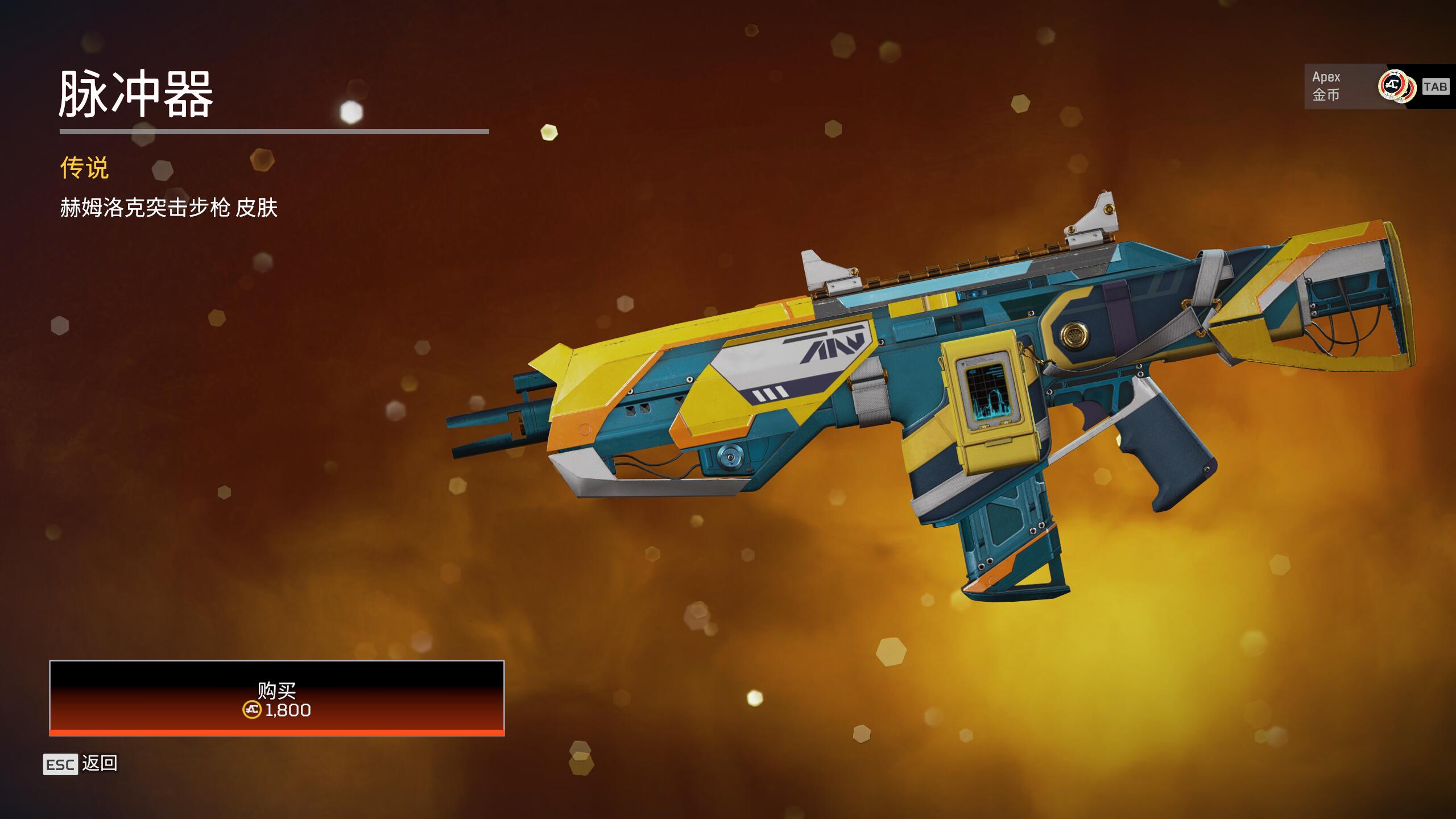
Task: Open the Apex 金币 coin balance panel
Action: point(1376,86)
